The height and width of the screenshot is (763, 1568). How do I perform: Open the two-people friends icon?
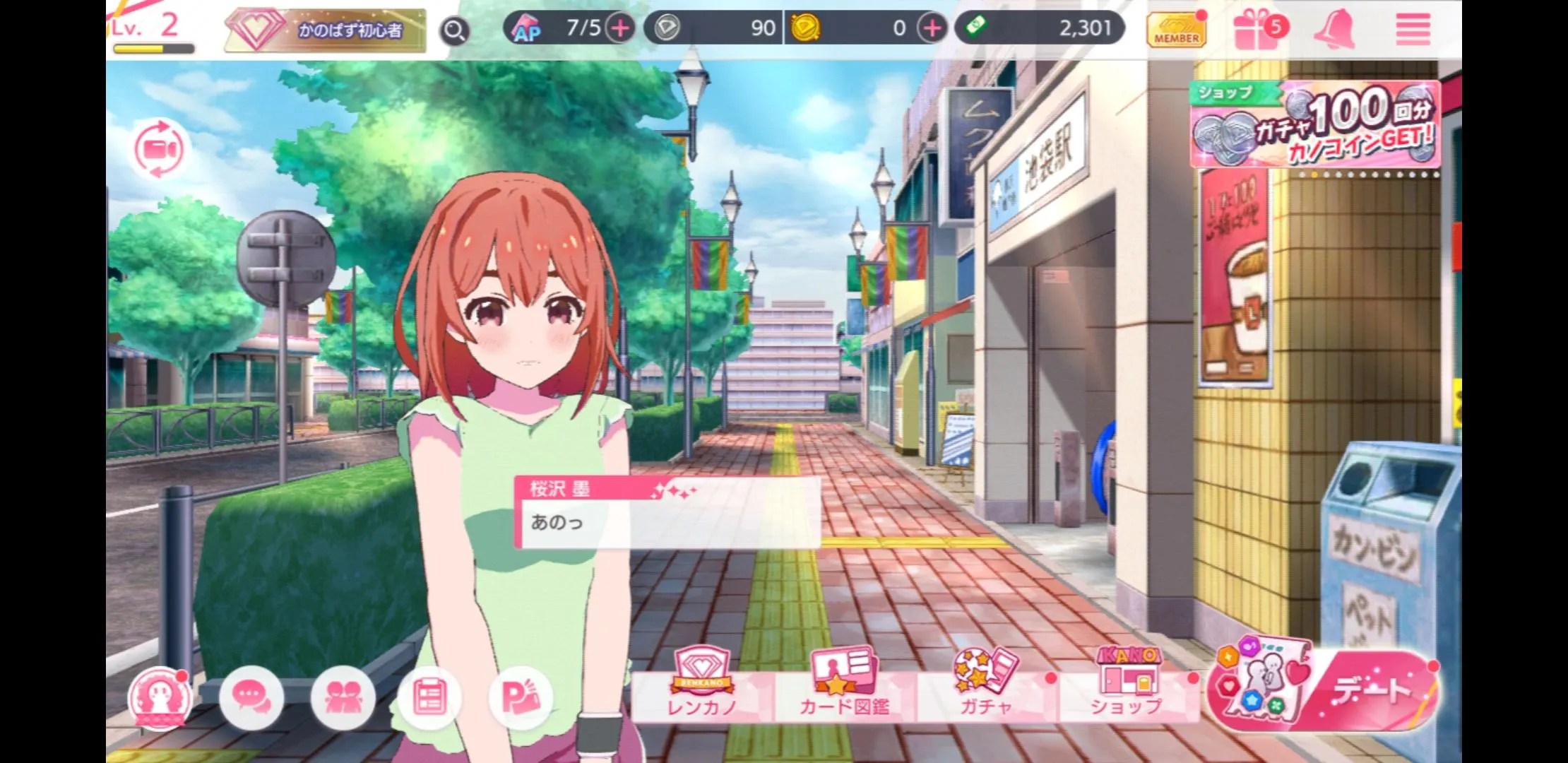pyautogui.click(x=343, y=698)
